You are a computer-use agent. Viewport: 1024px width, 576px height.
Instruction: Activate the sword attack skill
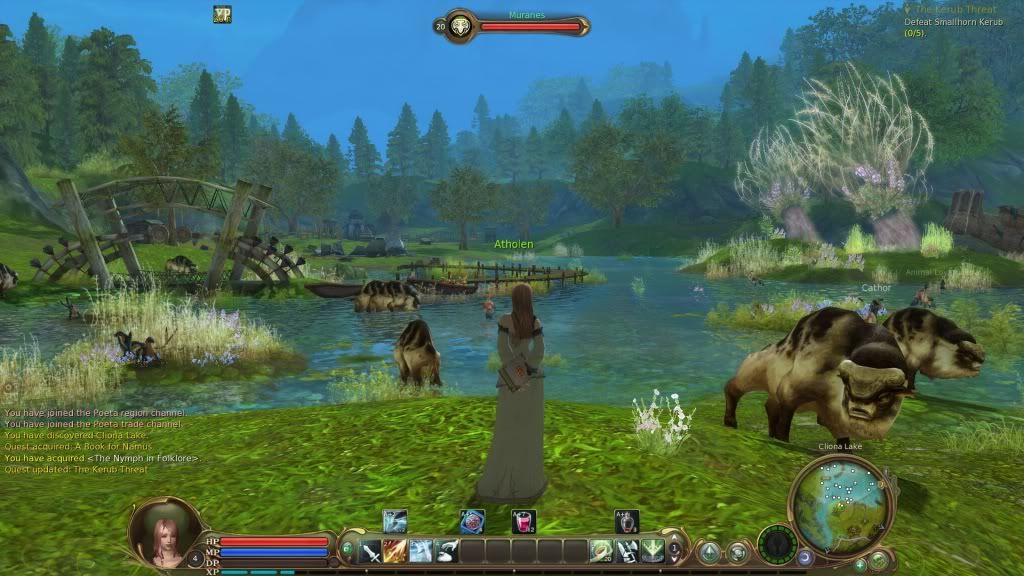[371, 551]
